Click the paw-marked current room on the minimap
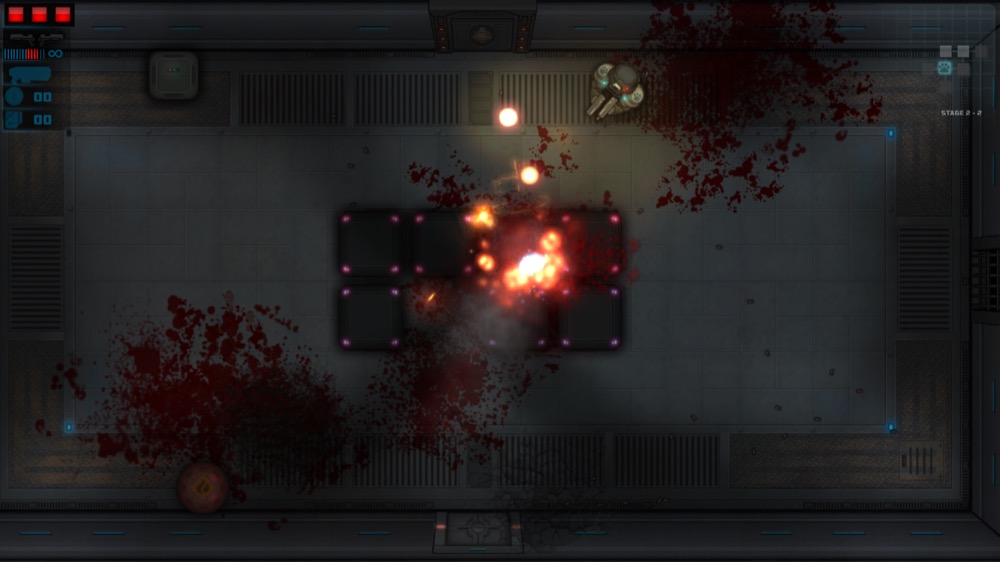 click(x=944, y=68)
